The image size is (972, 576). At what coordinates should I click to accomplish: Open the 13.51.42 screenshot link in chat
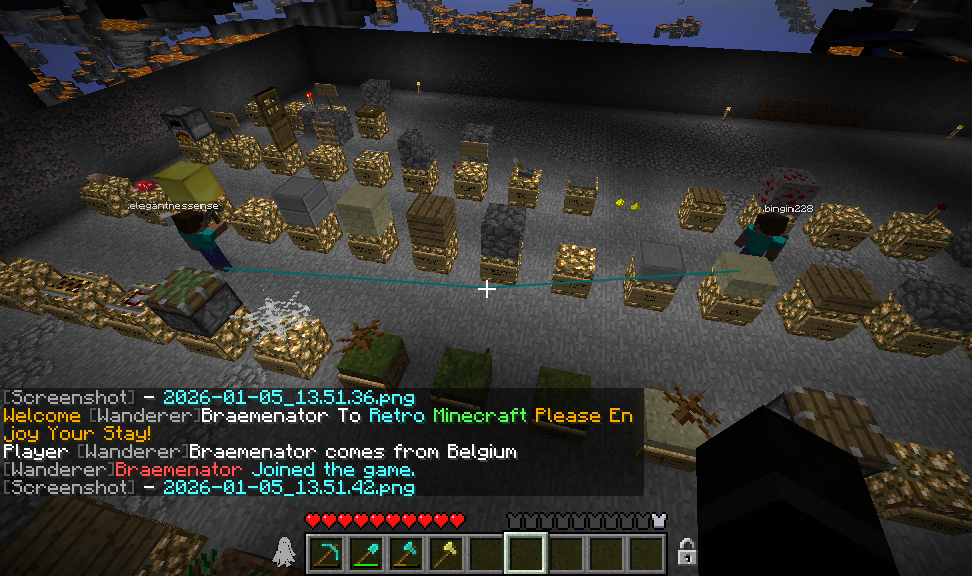pyautogui.click(x=288, y=487)
